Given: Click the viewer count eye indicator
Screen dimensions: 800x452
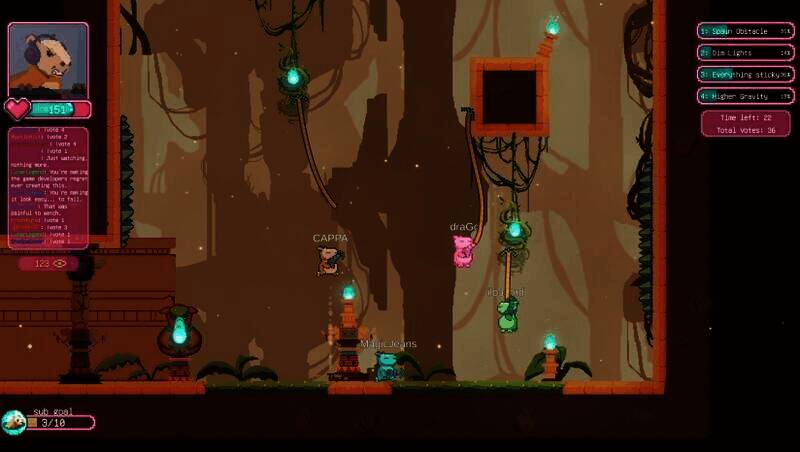Looking at the screenshot, I should 49,264.
